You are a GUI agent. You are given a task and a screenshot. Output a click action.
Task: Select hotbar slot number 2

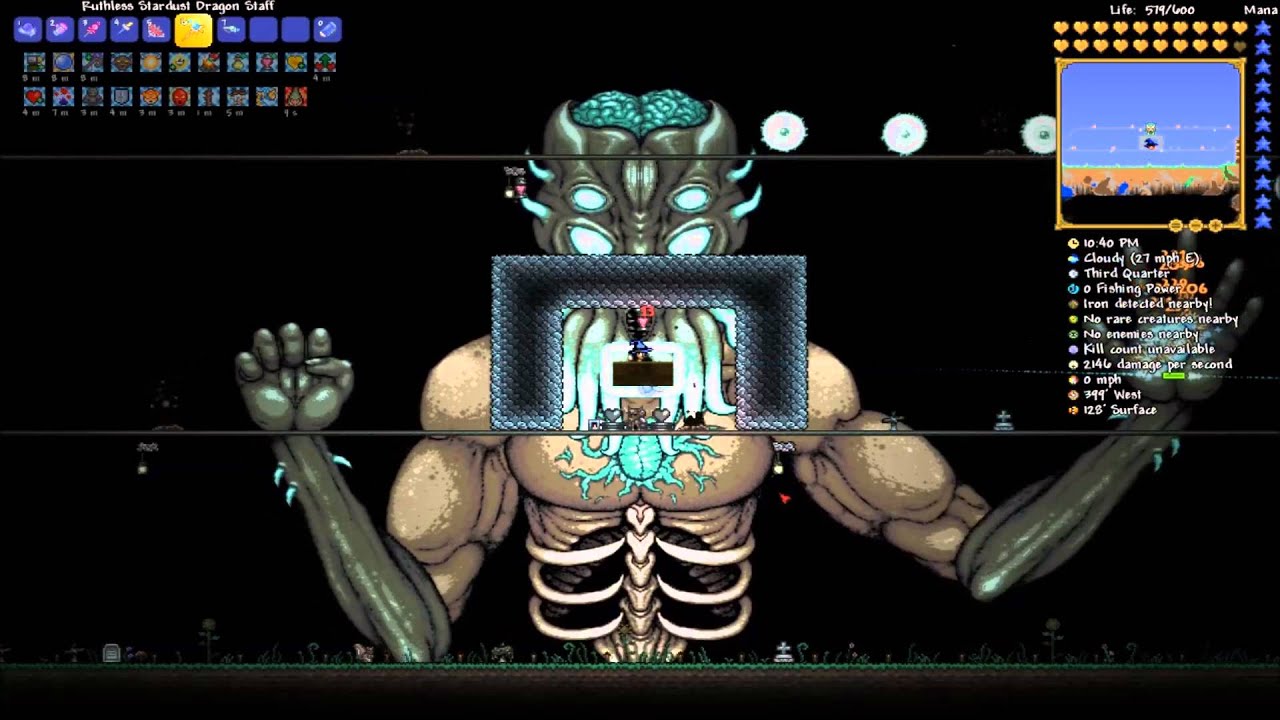click(x=59, y=30)
